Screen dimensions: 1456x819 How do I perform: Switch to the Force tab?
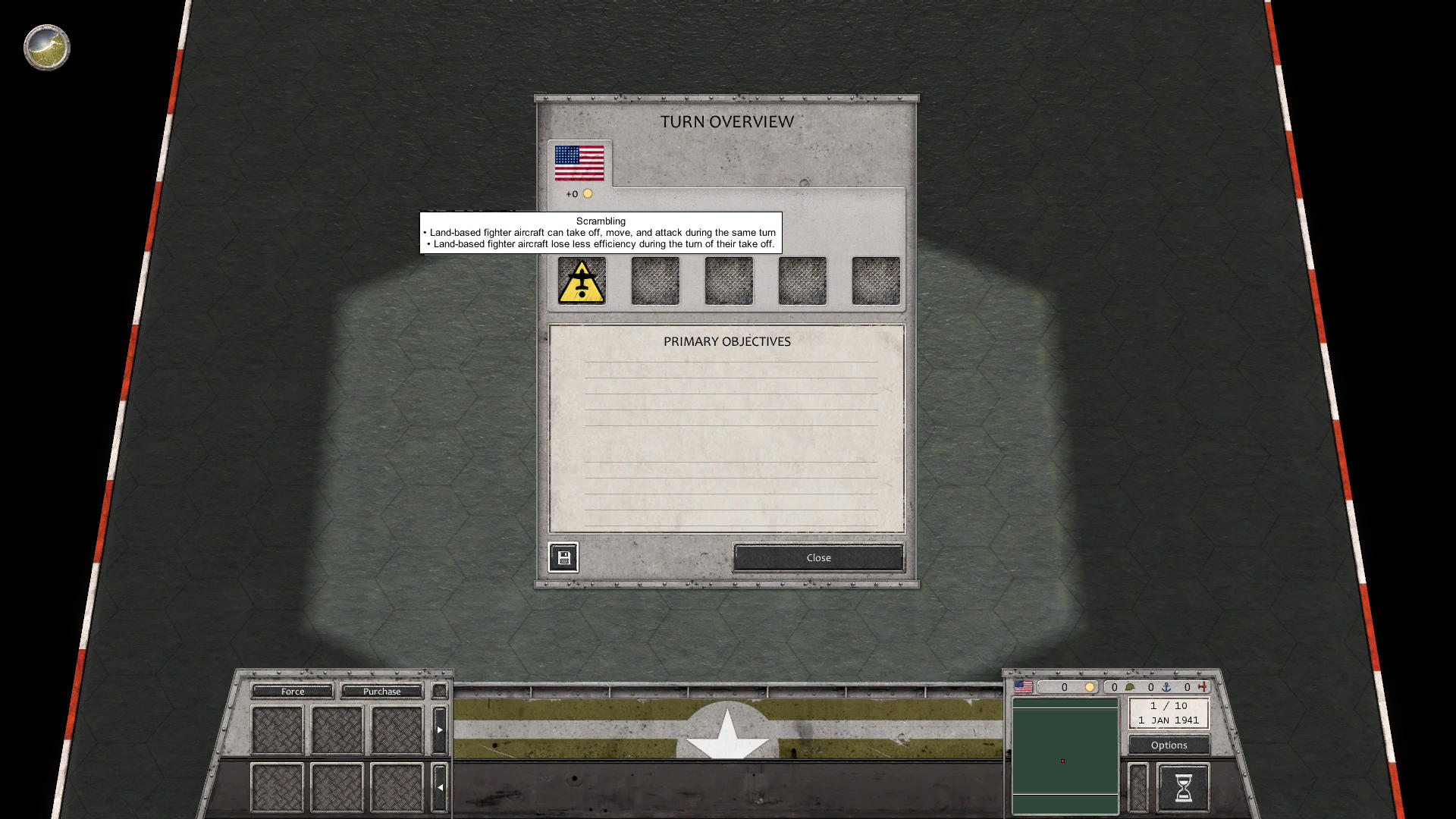(292, 691)
